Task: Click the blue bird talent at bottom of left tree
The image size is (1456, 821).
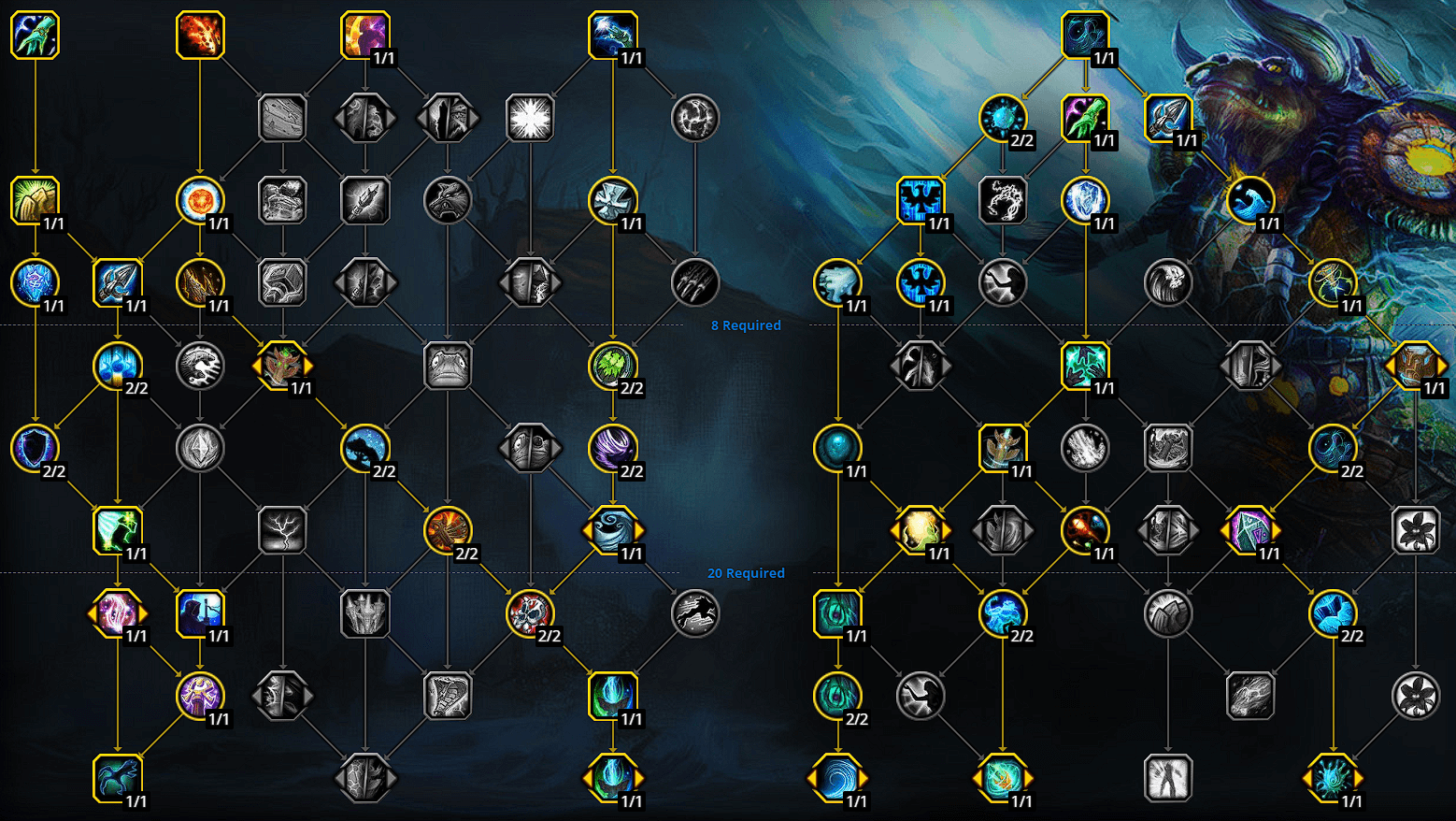Action: [118, 776]
